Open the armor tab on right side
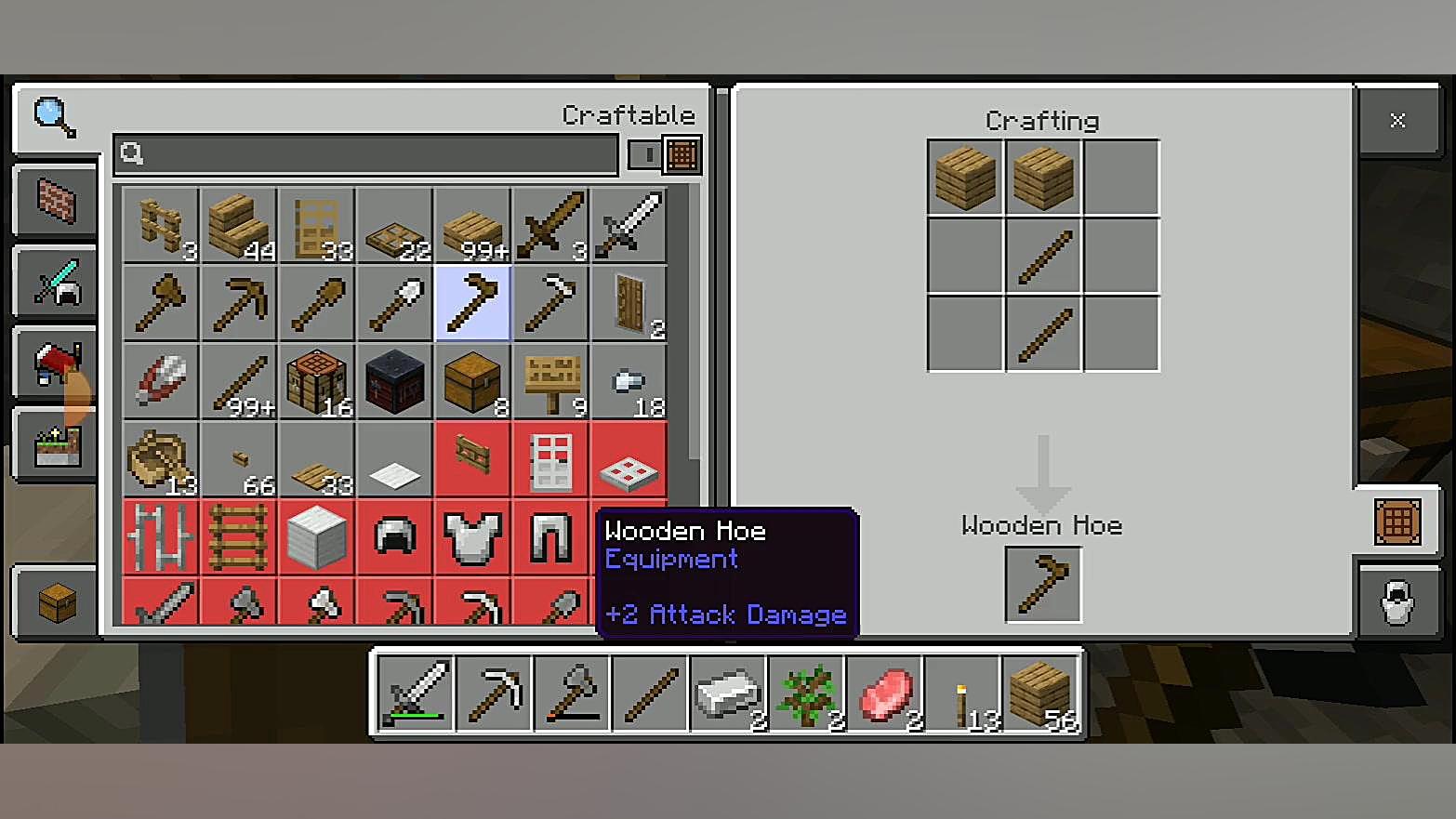The width and height of the screenshot is (1456, 819). coord(1396,602)
